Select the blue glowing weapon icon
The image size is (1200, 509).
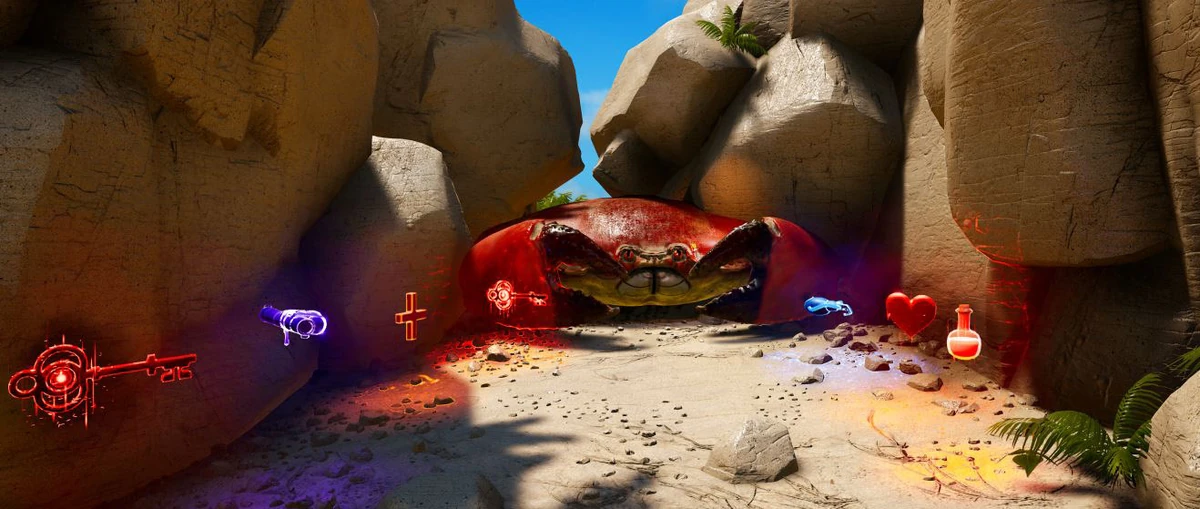pos(827,306)
